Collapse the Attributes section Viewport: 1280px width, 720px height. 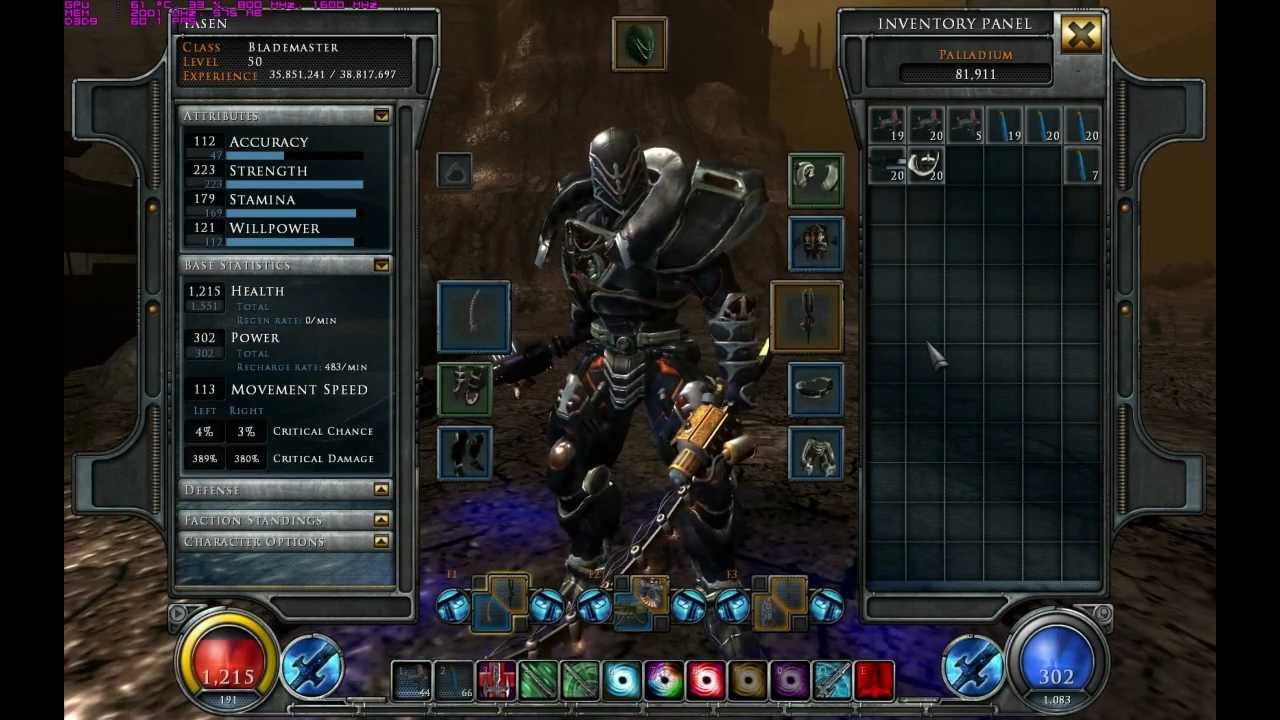381,116
